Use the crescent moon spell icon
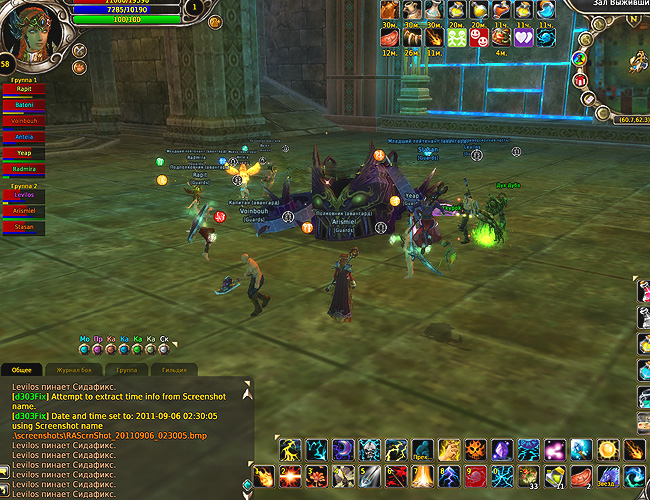Image resolution: width=650 pixels, height=500 pixels. click(343, 449)
